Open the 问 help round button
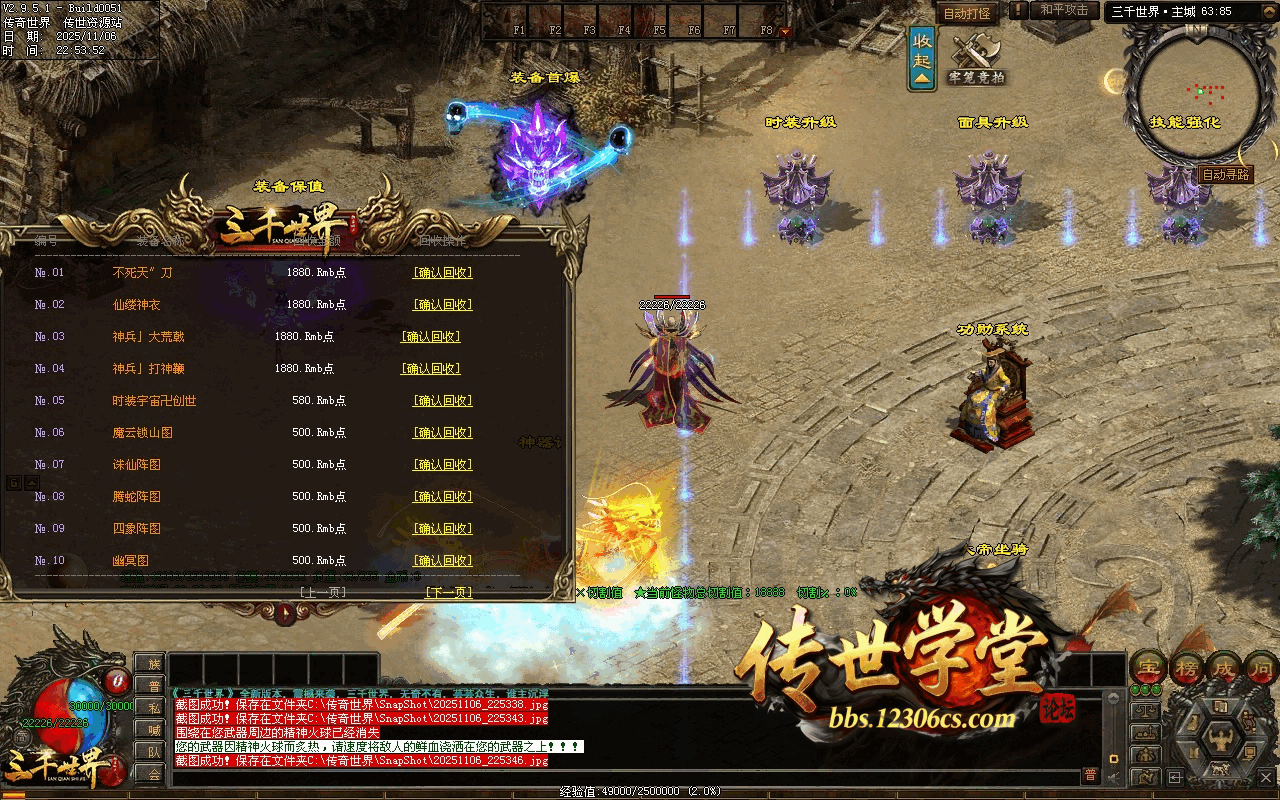The image size is (1280, 800). [1261, 667]
